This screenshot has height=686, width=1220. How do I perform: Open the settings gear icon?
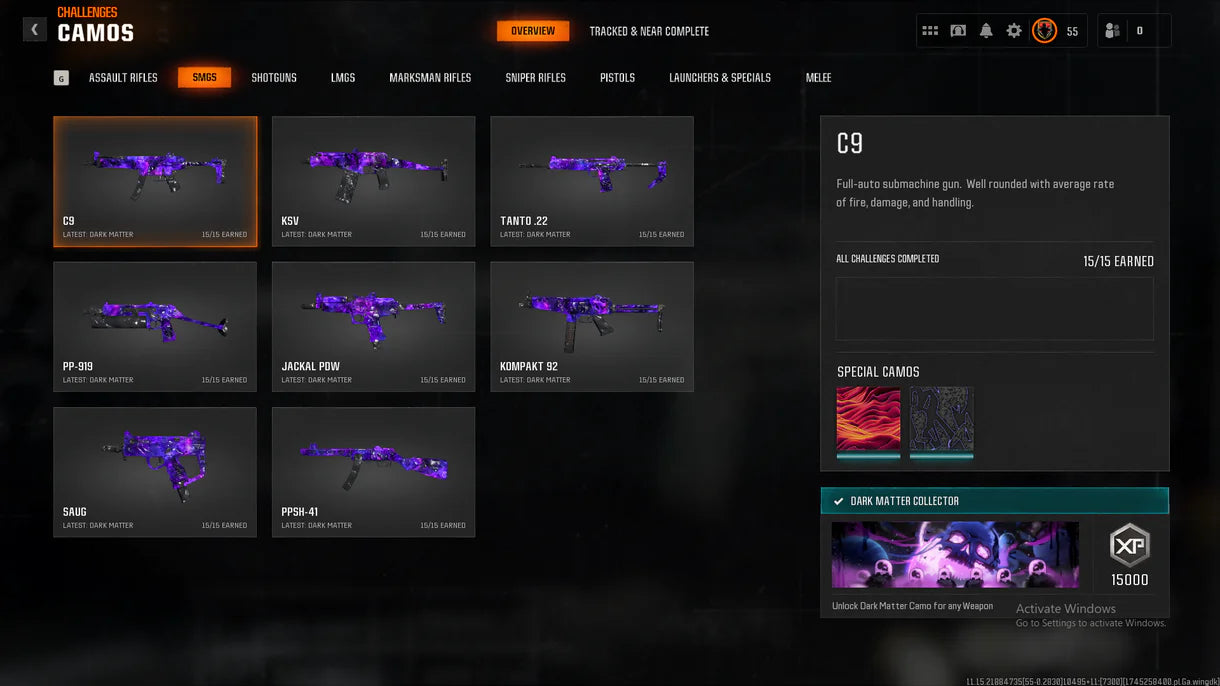pos(1014,31)
